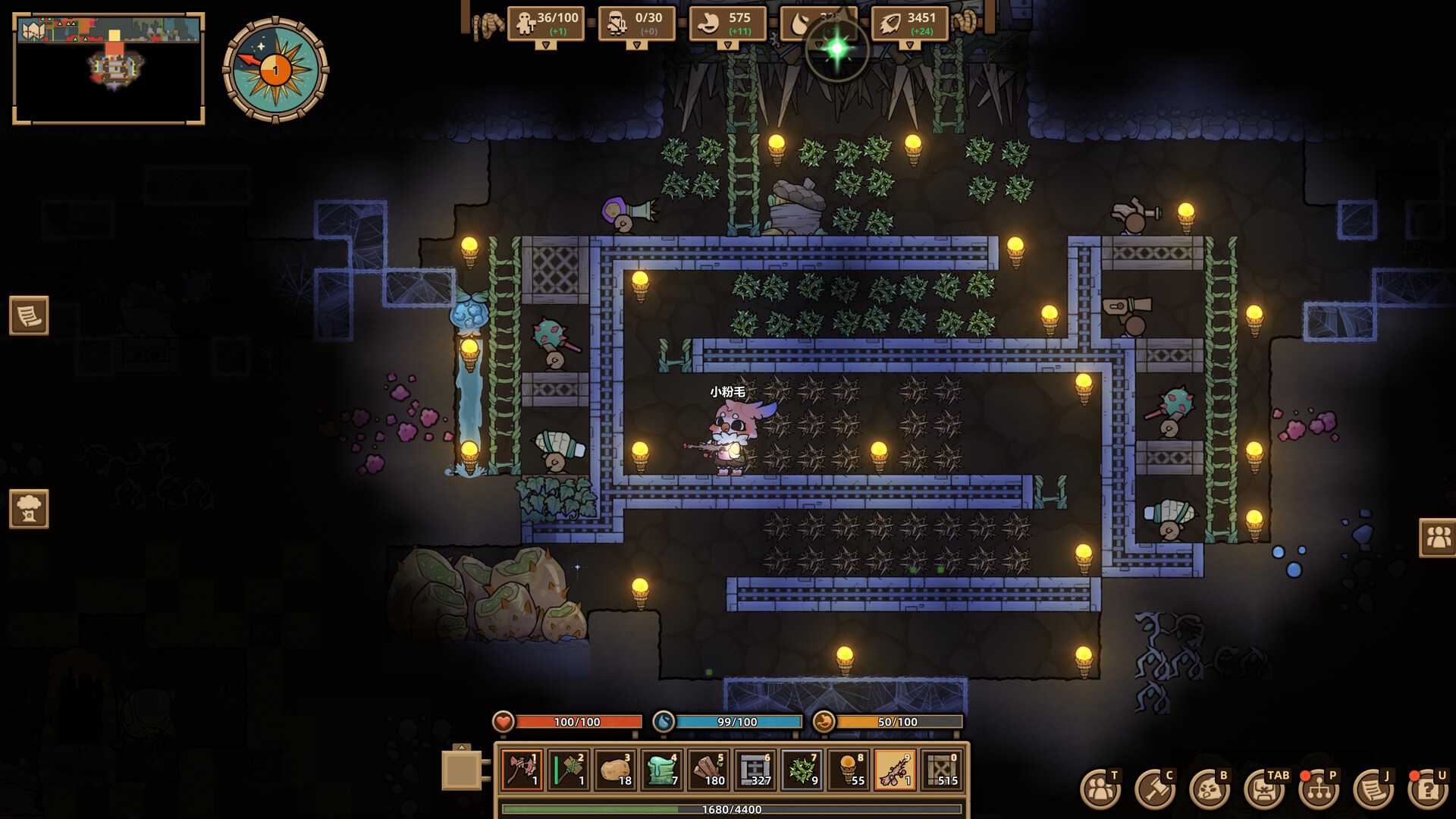
Task: Open the tech tree icon marked P
Action: click(x=1318, y=789)
